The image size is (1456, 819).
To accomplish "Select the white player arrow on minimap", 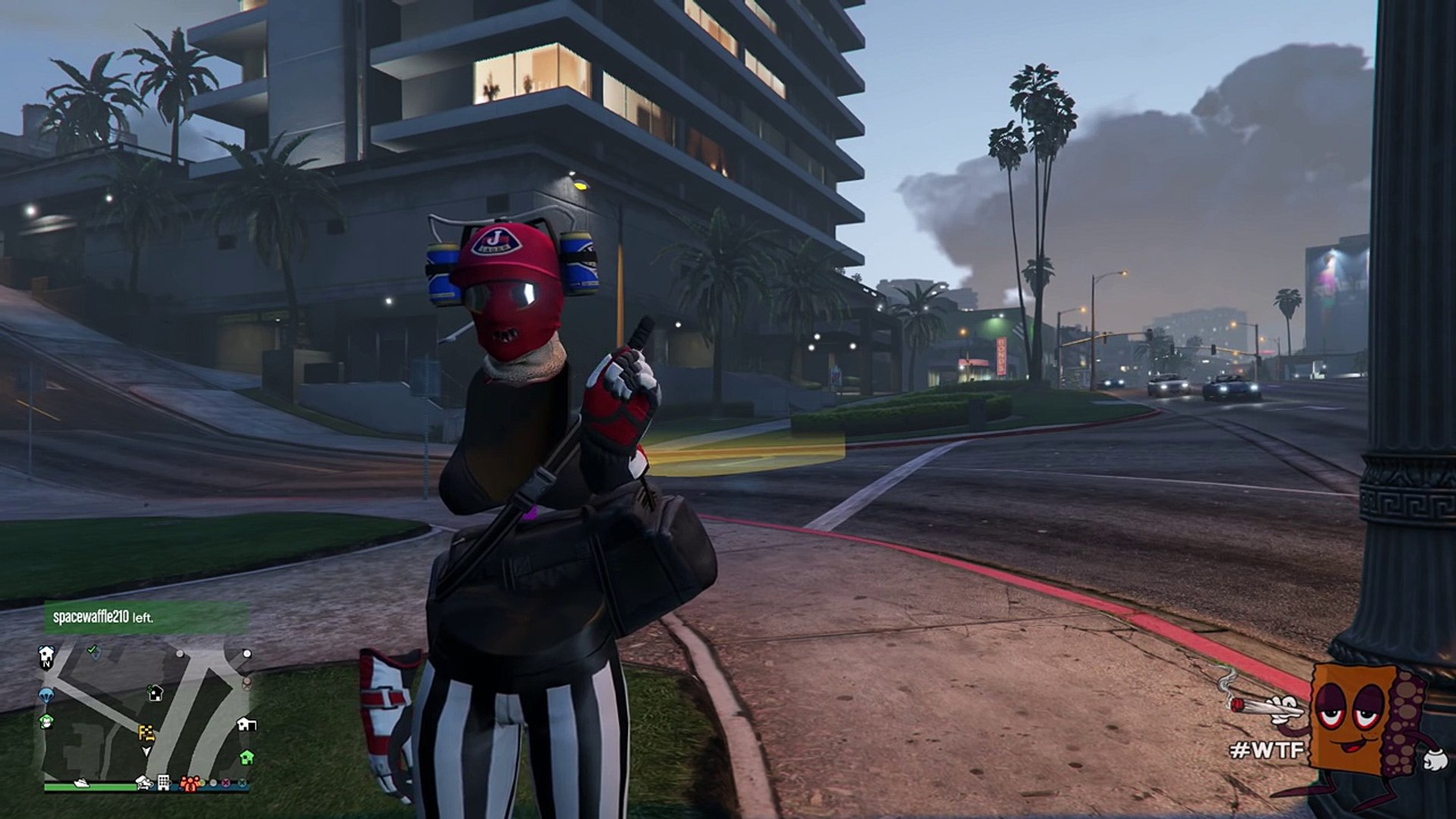I will click(x=146, y=751).
